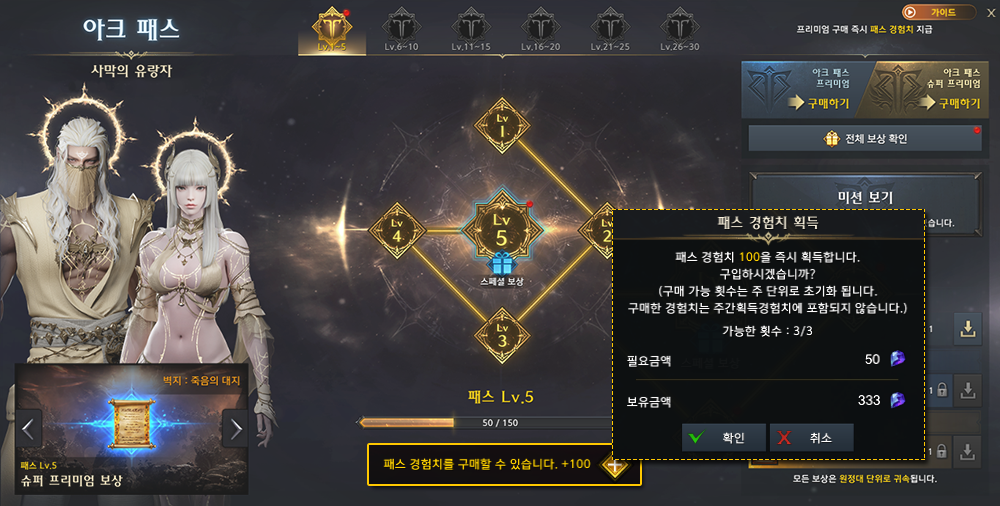Open 전체 보상 확인 rewards overview

(x=865, y=138)
